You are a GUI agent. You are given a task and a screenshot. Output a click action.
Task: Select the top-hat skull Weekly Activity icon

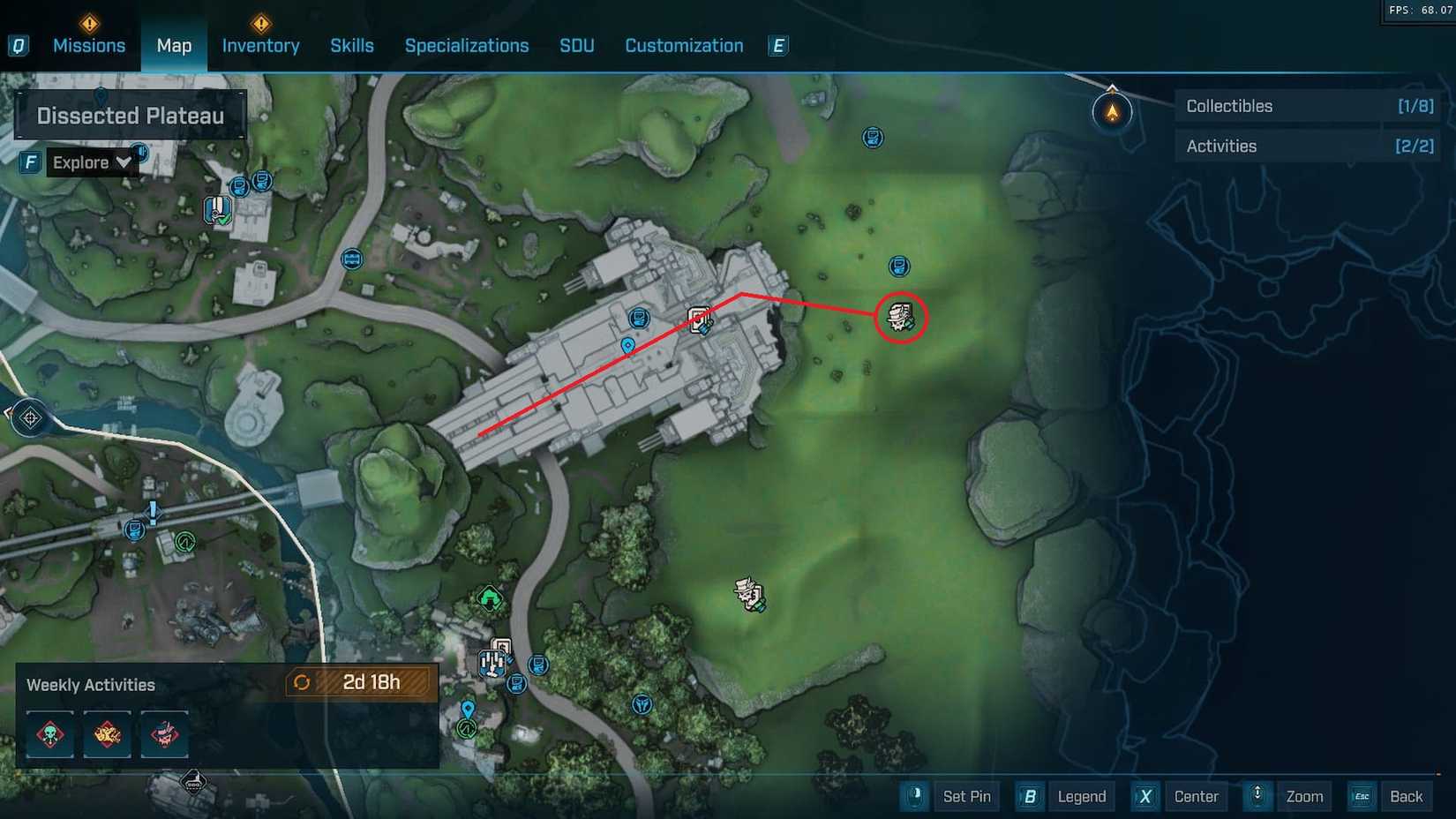coord(165,734)
